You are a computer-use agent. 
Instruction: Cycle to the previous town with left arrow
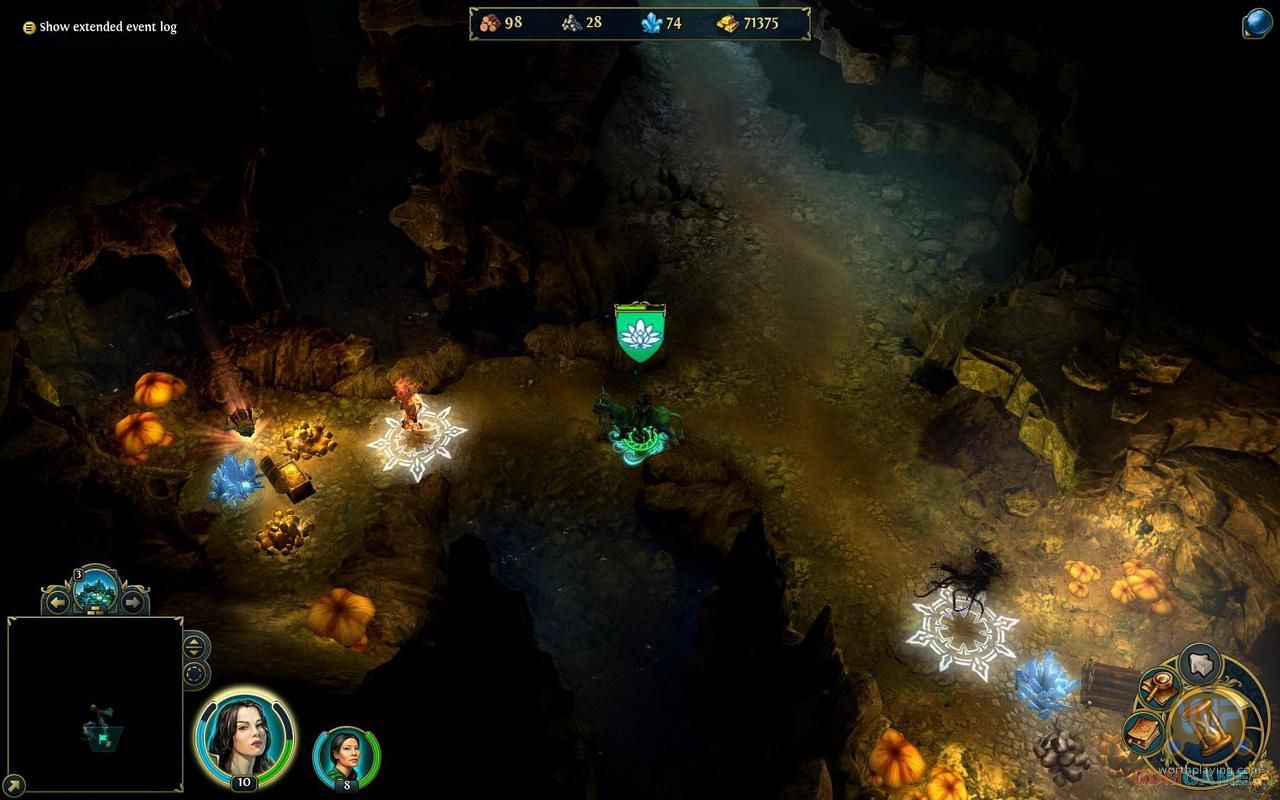click(58, 602)
